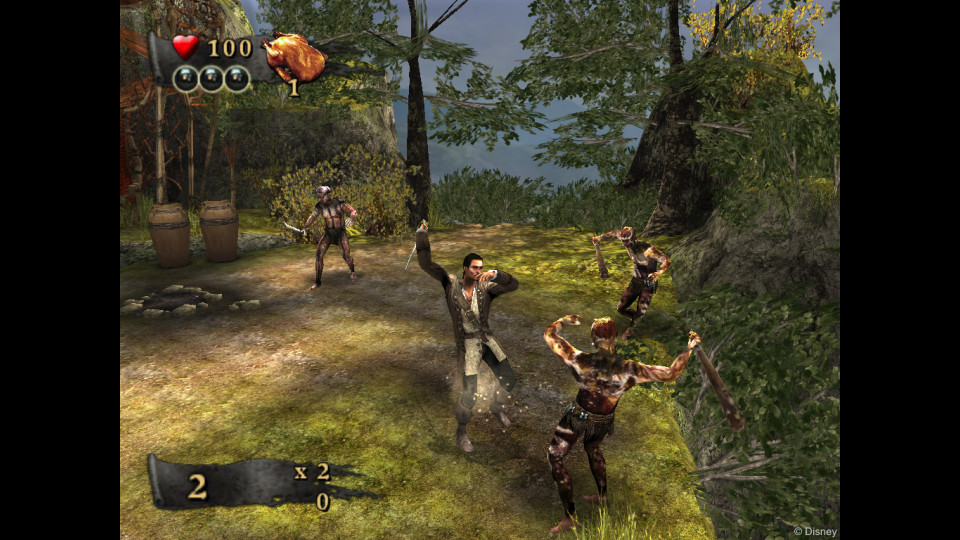The image size is (960, 540).
Task: Use the roast chicken food item
Action: pos(294,57)
